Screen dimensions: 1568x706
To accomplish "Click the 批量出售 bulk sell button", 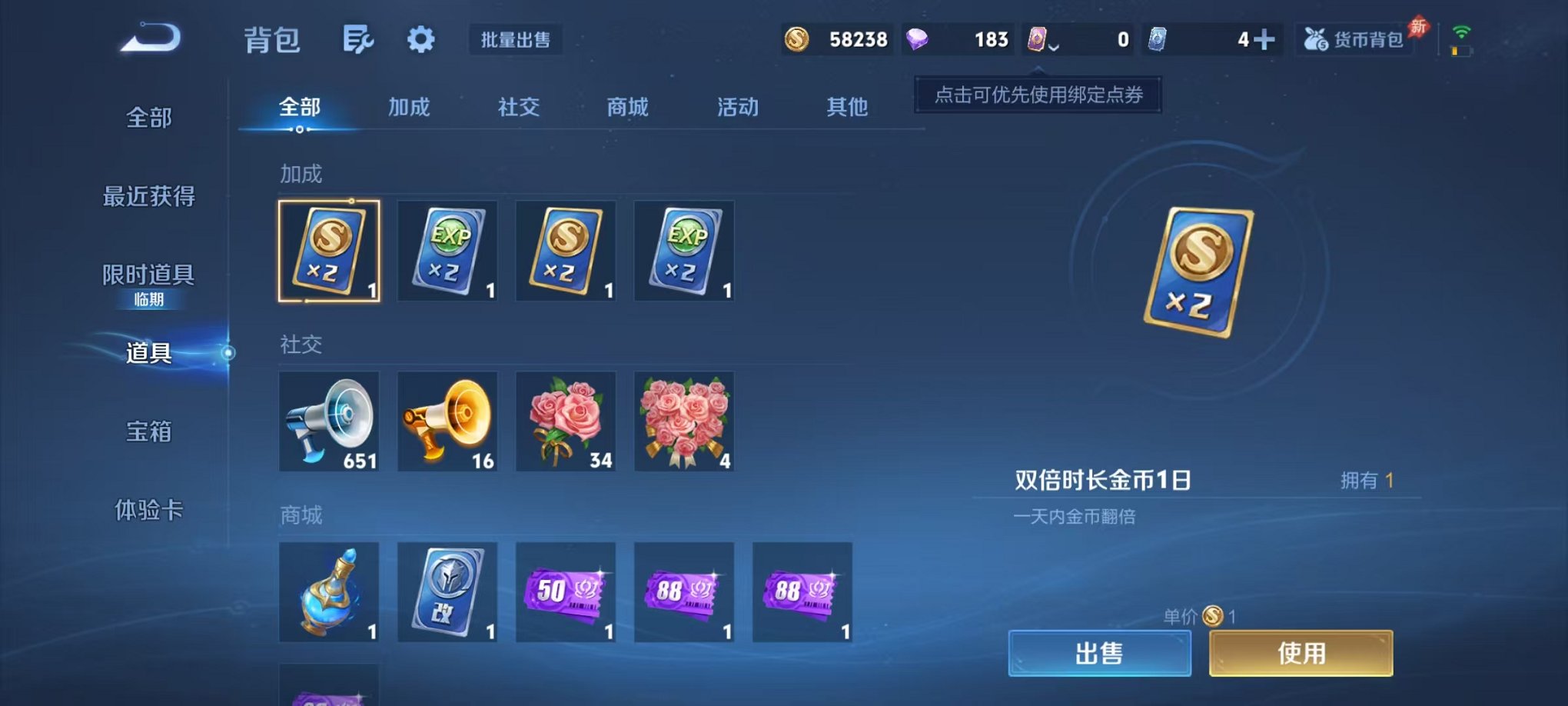I will (517, 41).
